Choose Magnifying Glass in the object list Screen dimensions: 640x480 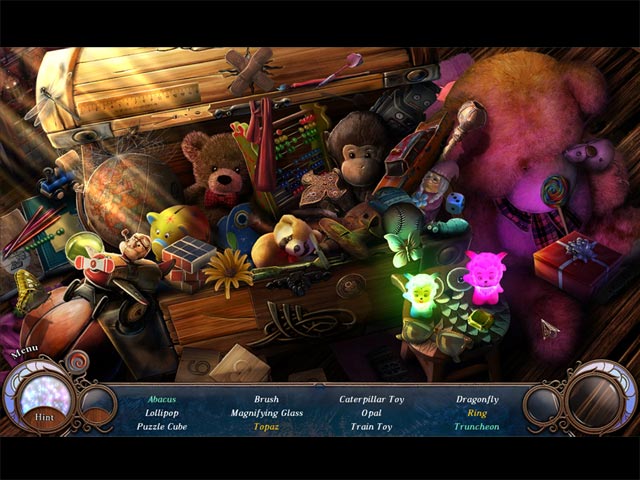tap(266, 413)
